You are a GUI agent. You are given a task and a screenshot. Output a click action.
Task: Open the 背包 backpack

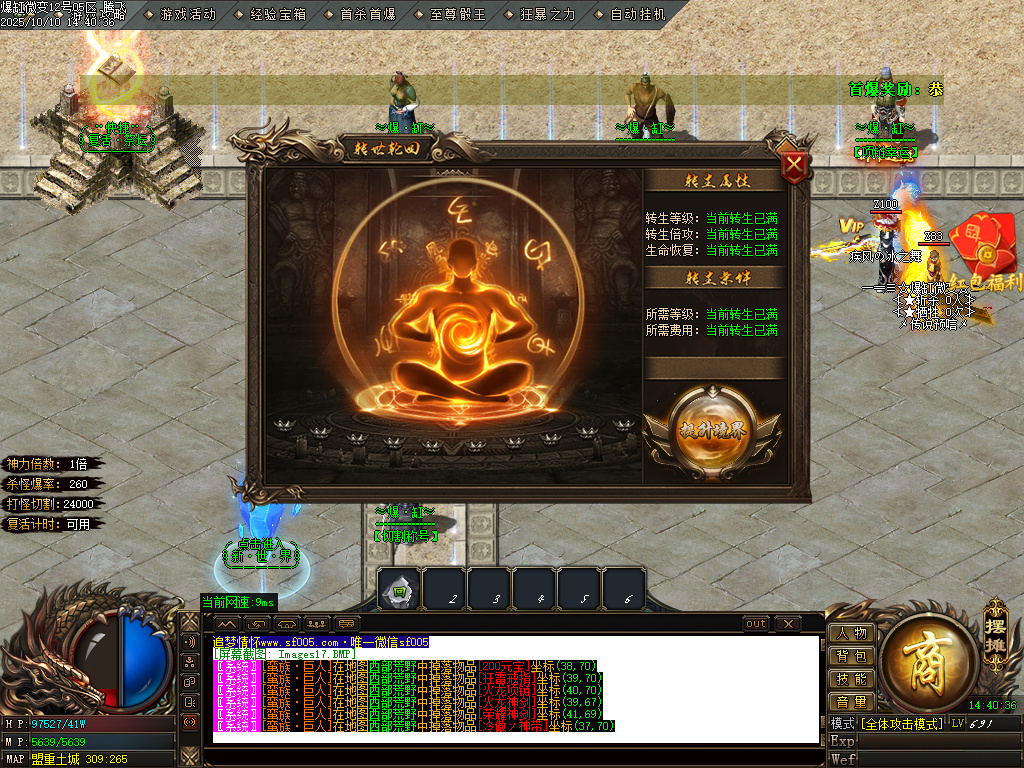851,656
